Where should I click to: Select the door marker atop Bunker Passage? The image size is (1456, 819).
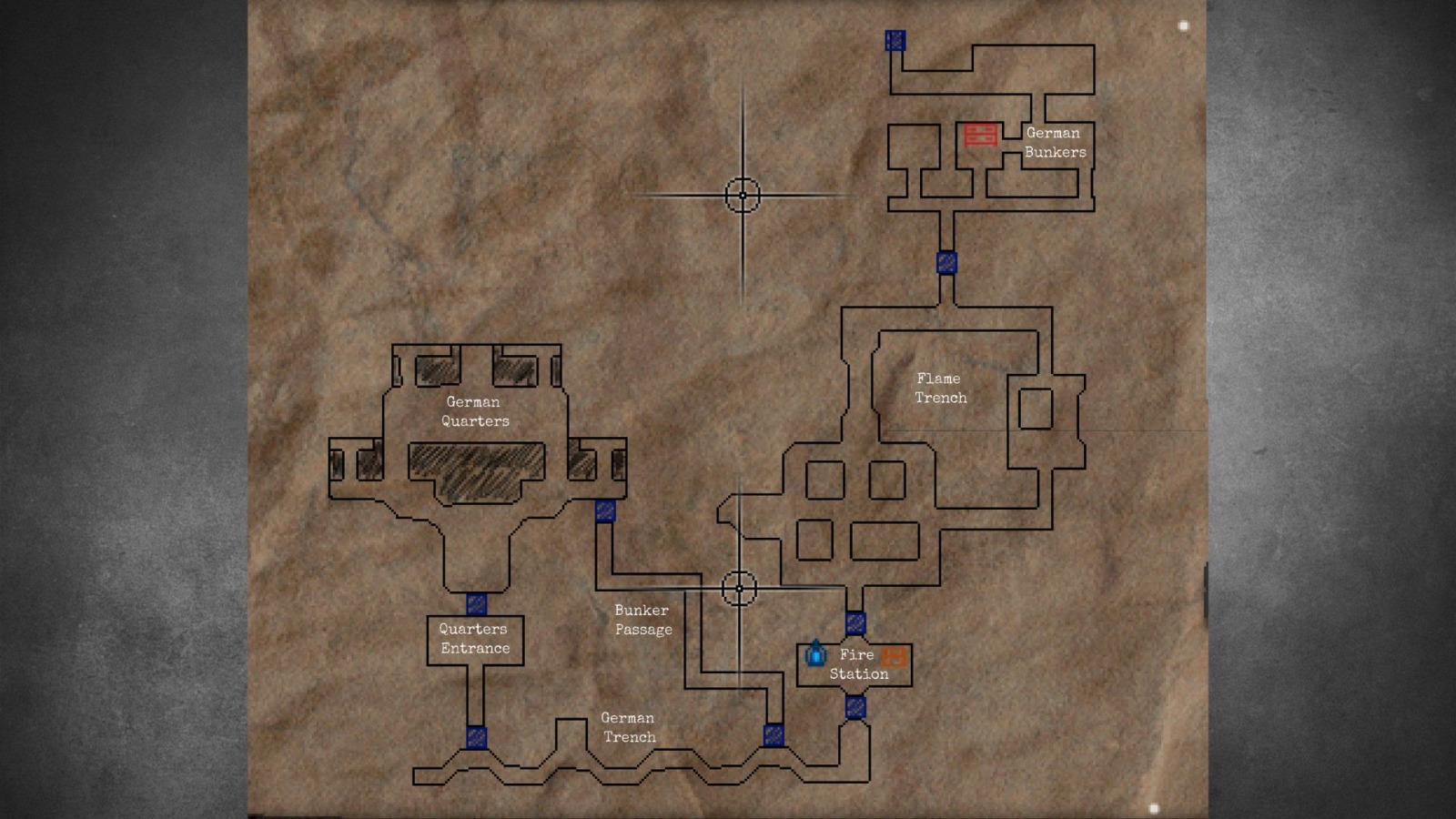pyautogui.click(x=606, y=512)
